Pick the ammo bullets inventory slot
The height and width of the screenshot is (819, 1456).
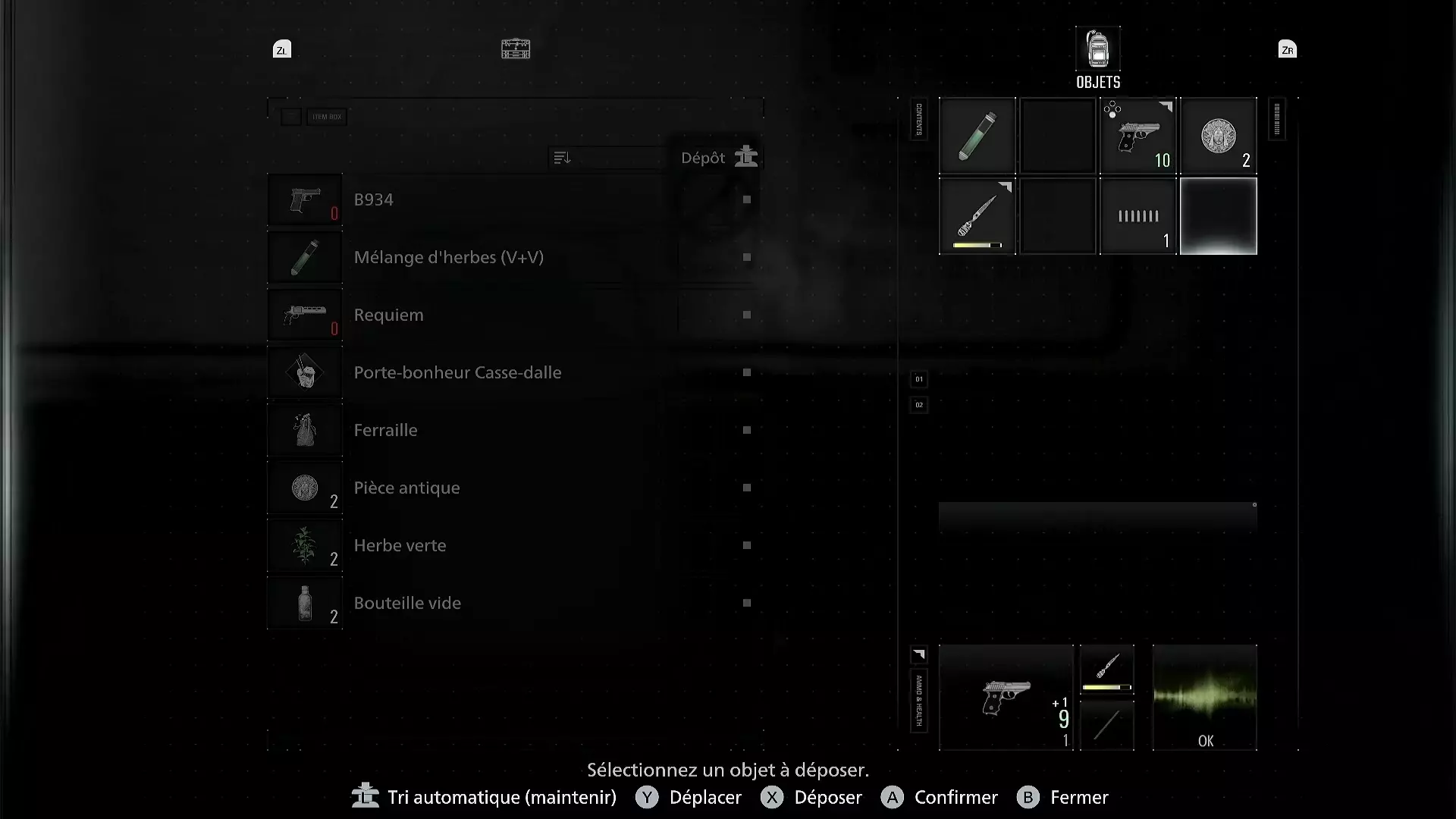1138,217
